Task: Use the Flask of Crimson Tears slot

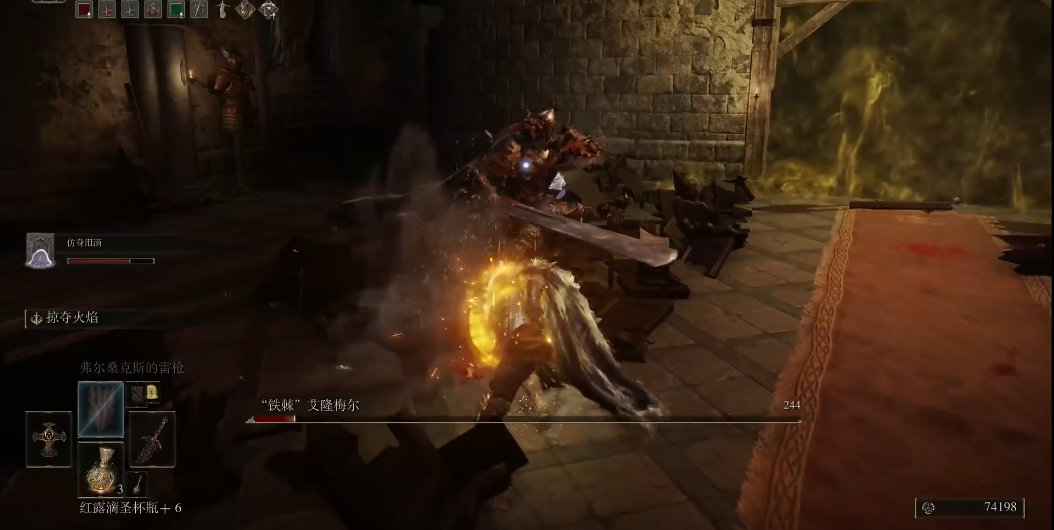Action: tap(101, 470)
